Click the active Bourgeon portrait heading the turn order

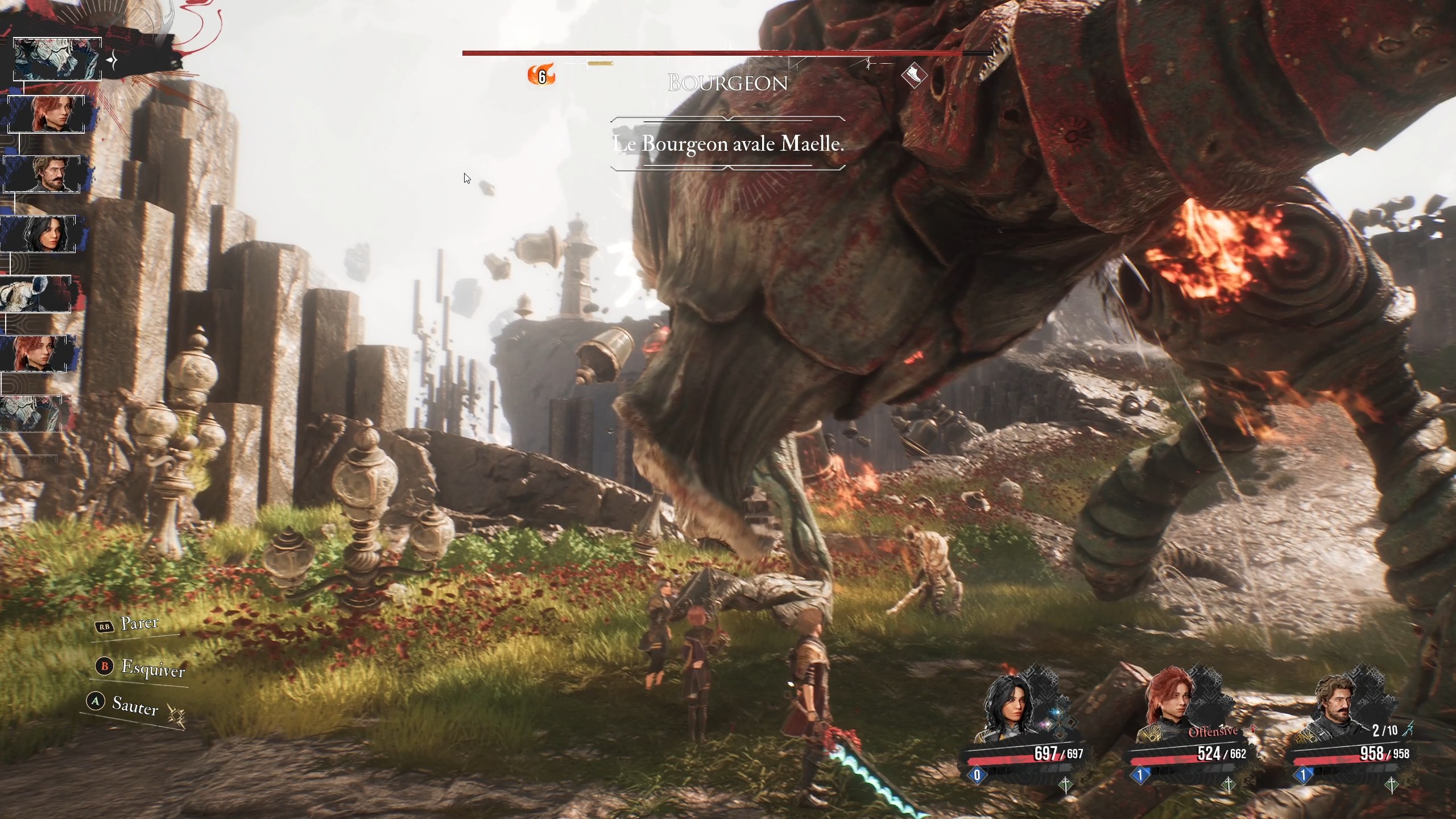click(57, 59)
